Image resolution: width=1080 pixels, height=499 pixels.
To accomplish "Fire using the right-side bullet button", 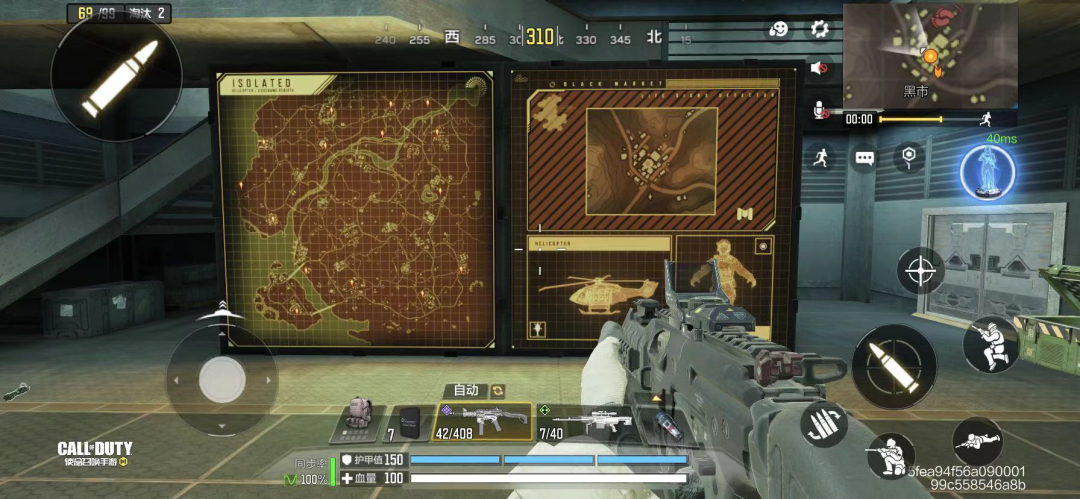I will coord(894,366).
